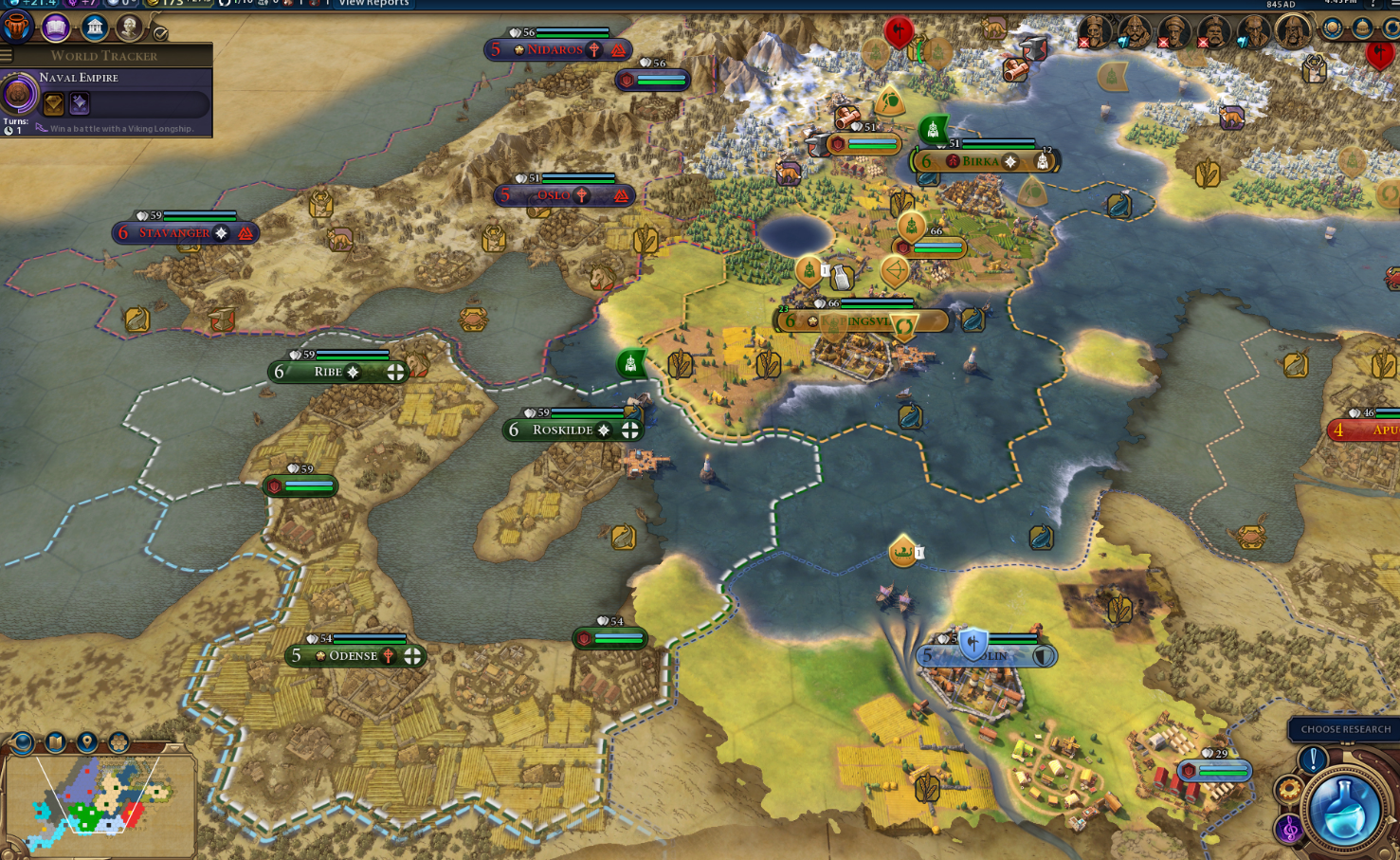
Task: Open the Great People bust icon
Action: 129,27
